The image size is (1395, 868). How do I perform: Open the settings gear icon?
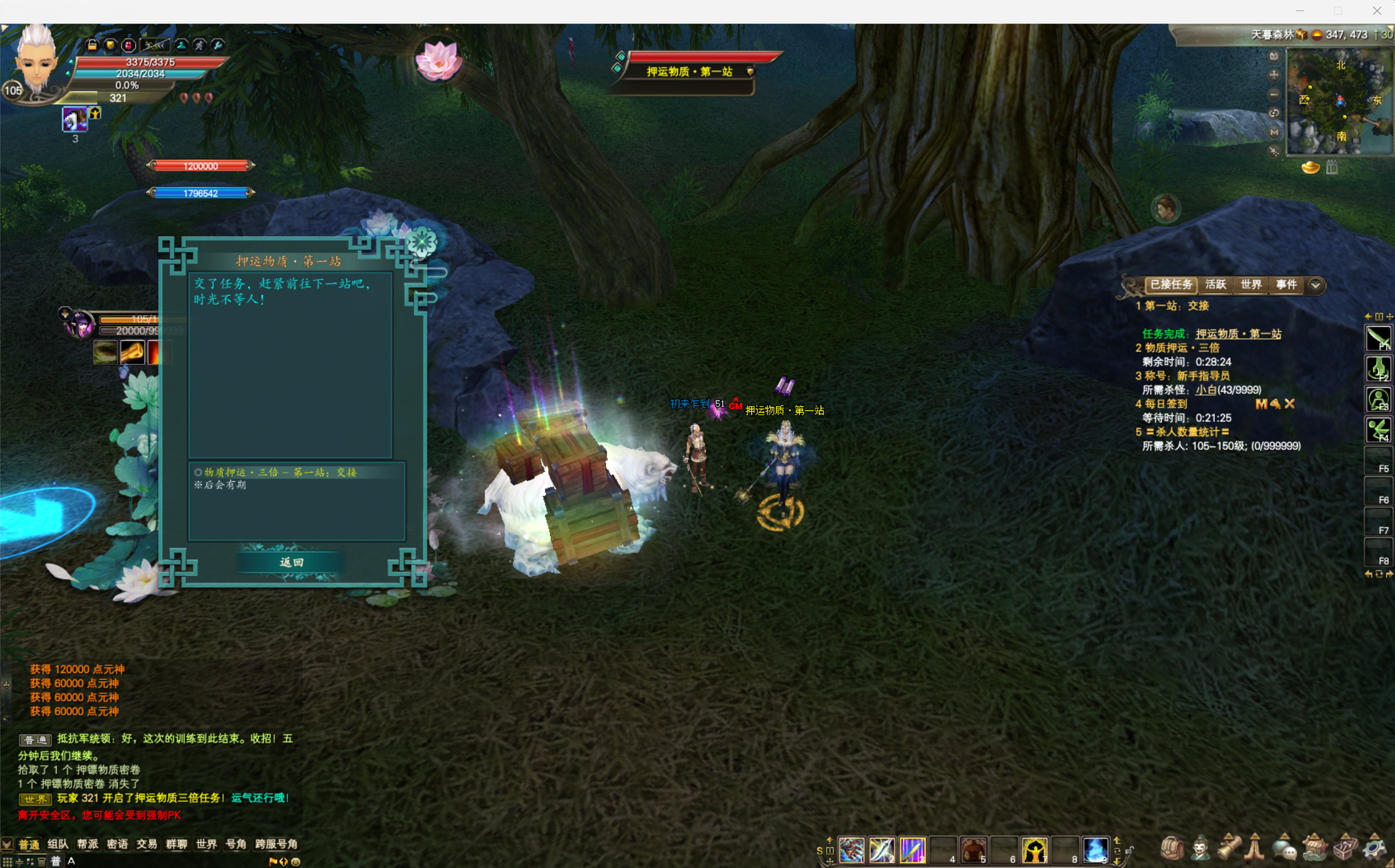(1374, 848)
